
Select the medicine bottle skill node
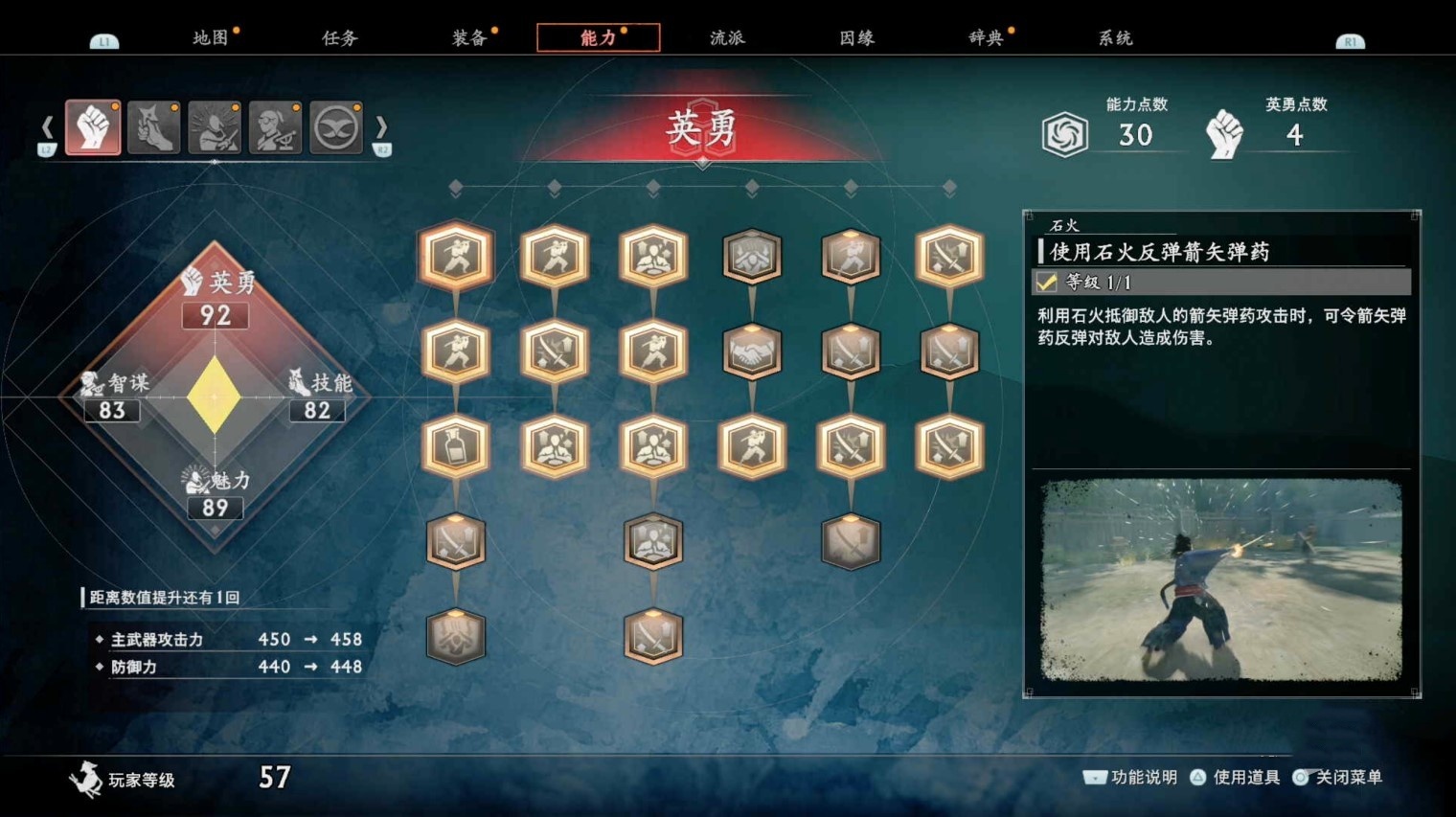point(456,447)
